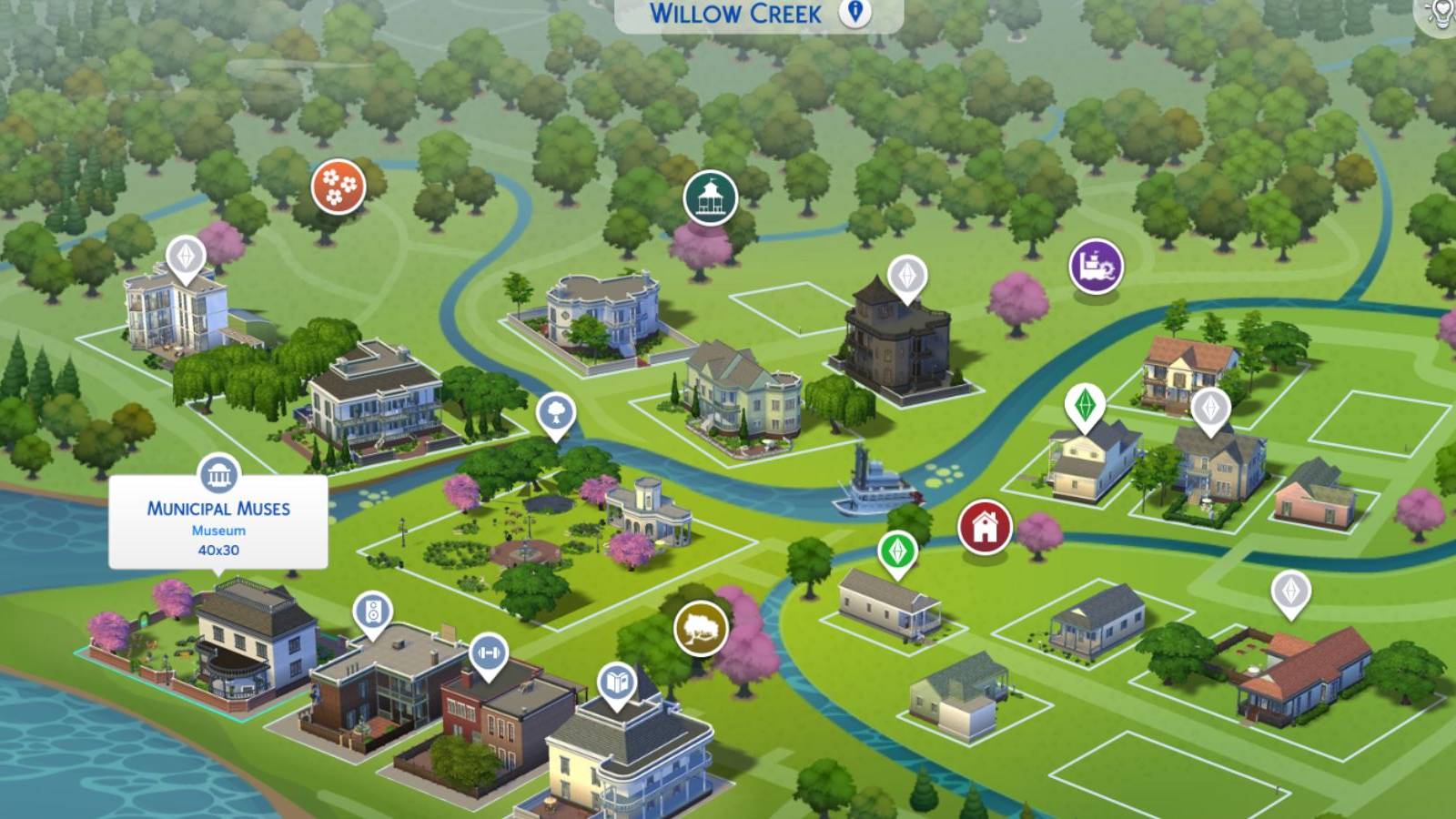This screenshot has height=819, width=1456.
Task: Click the Museum label under Municipal Muses
Action: [x=218, y=530]
